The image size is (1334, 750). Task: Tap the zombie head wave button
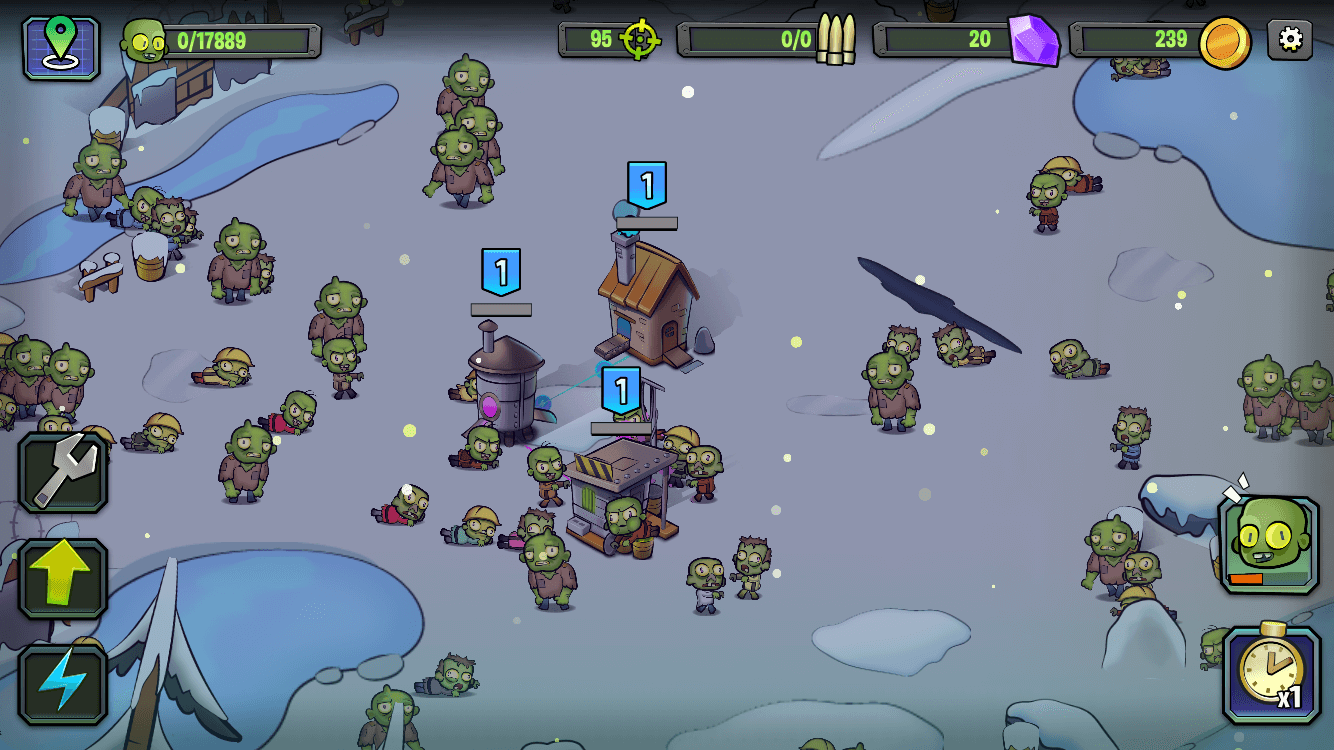pyautogui.click(x=1269, y=545)
